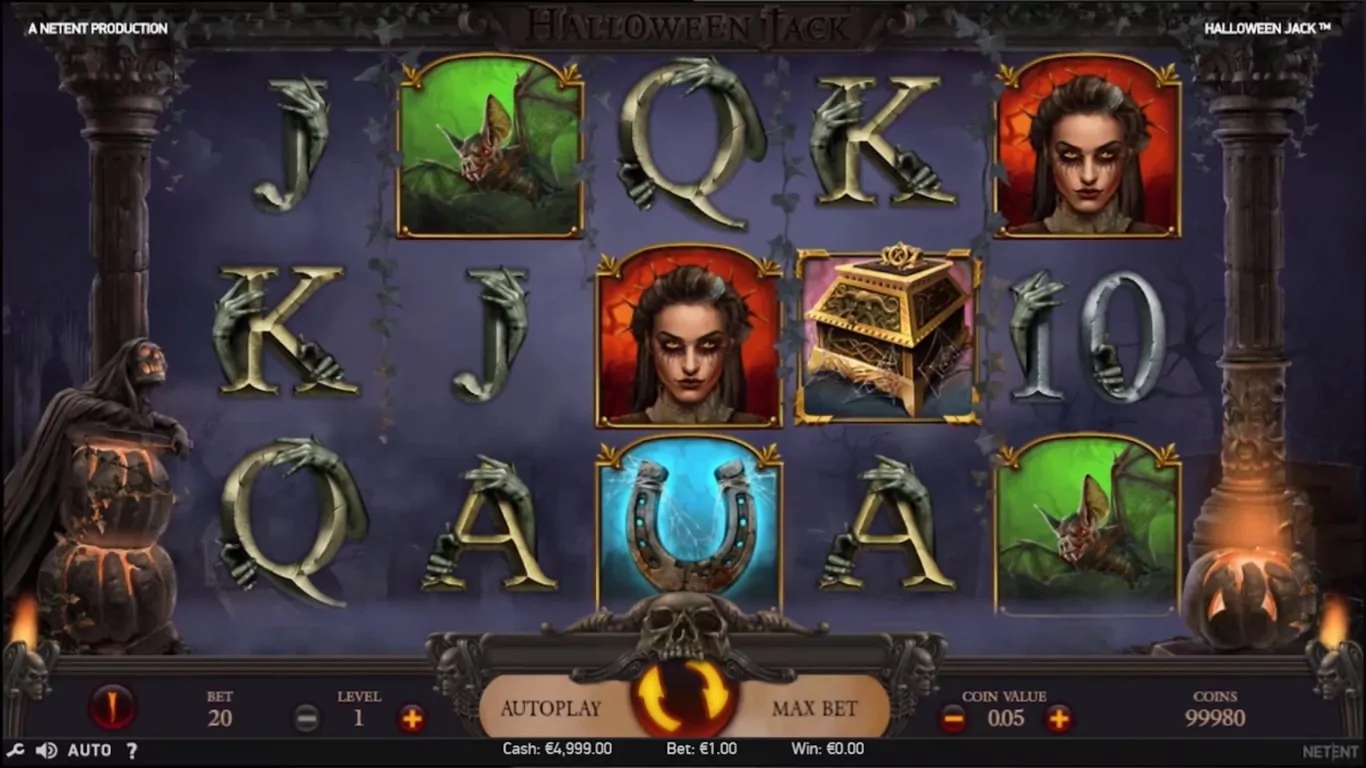Decrease the bet level with the minus button
The width and height of the screenshot is (1366, 768).
[x=306, y=718]
